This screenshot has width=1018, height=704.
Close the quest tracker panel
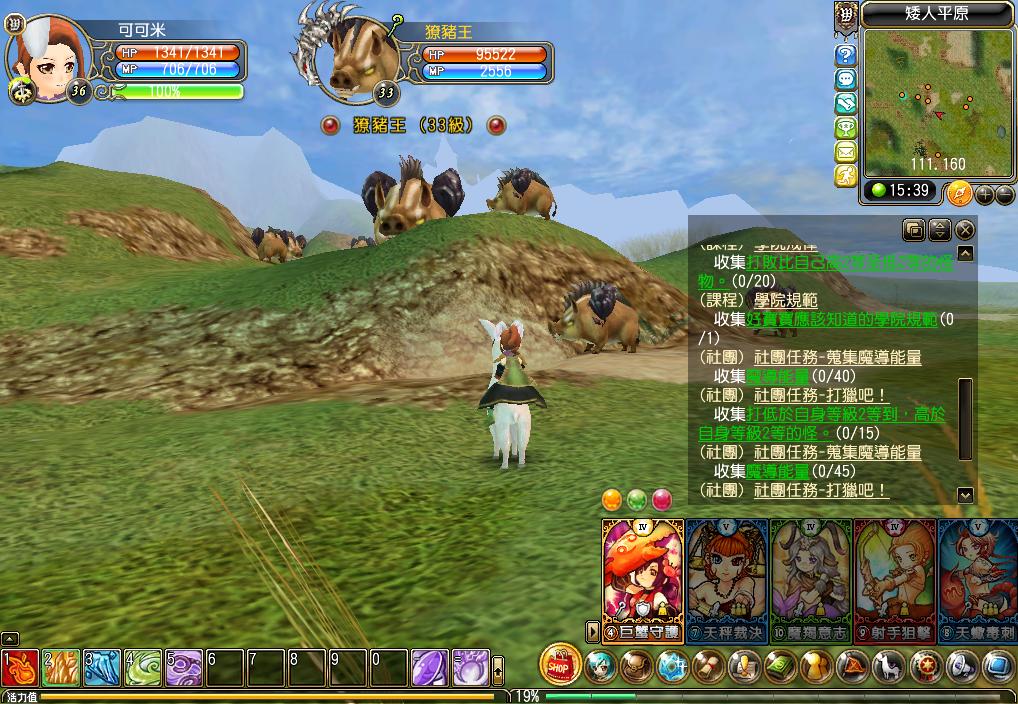(964, 230)
